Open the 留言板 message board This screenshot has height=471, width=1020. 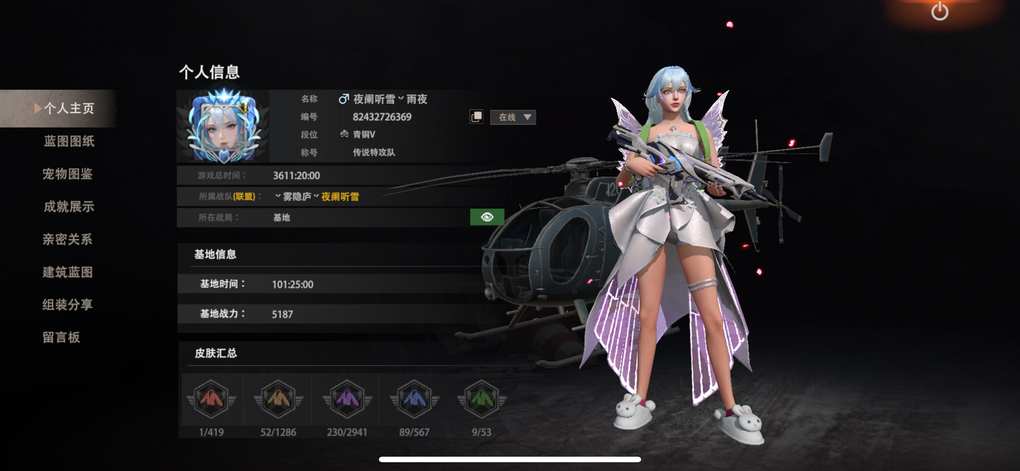pos(61,337)
